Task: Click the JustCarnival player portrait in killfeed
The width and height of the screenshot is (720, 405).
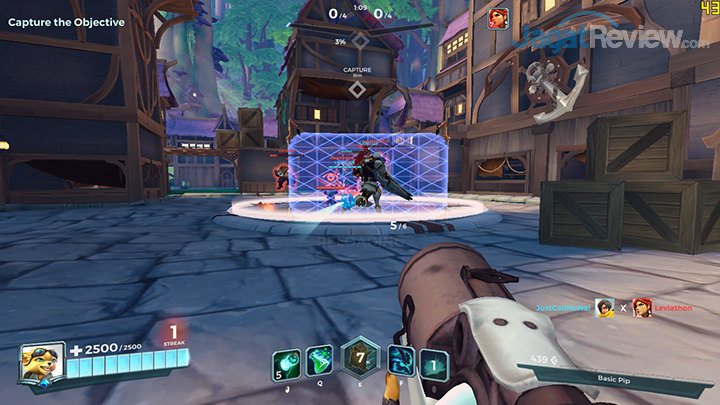Action: pyautogui.click(x=603, y=308)
